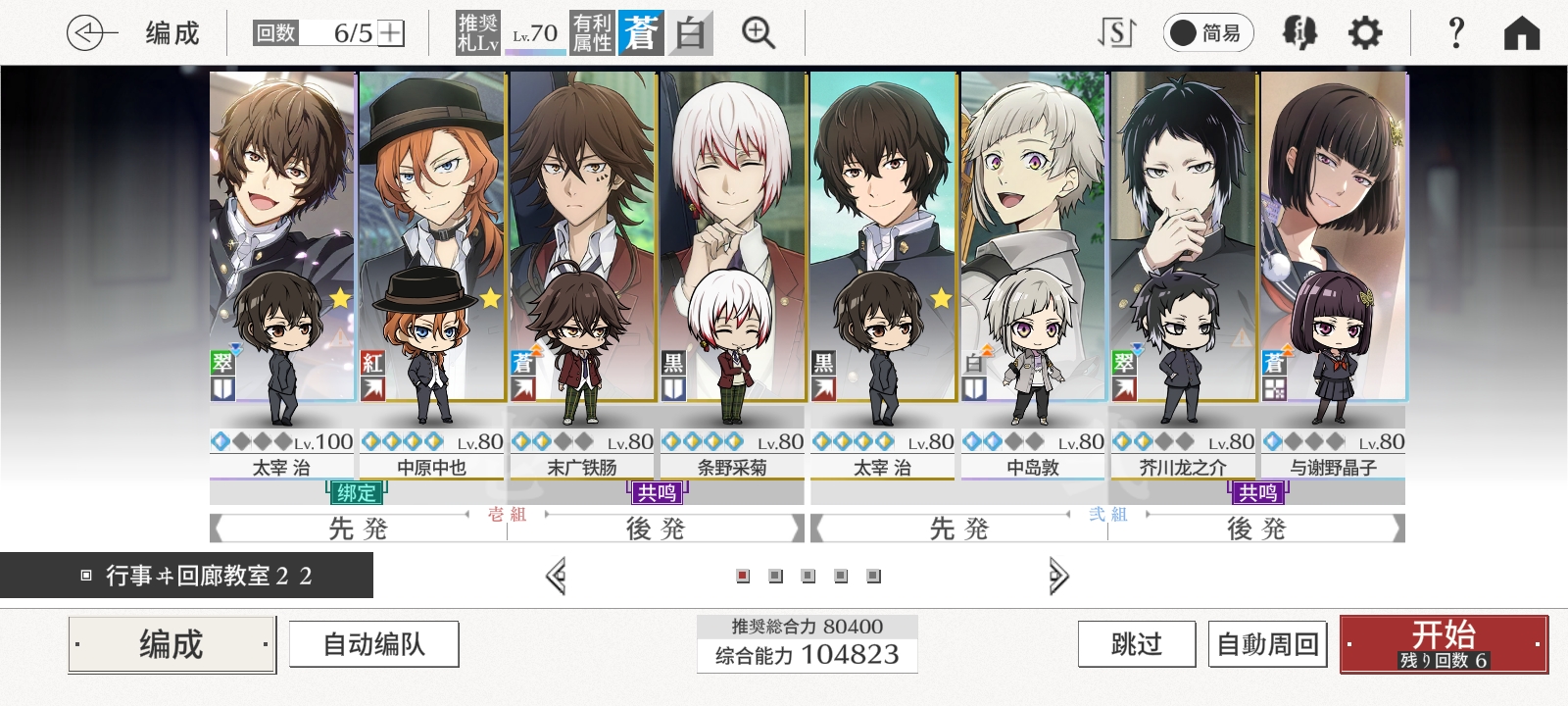The image size is (1568, 706).
Task: Select the 白 favorable attribute
Action: (689, 32)
